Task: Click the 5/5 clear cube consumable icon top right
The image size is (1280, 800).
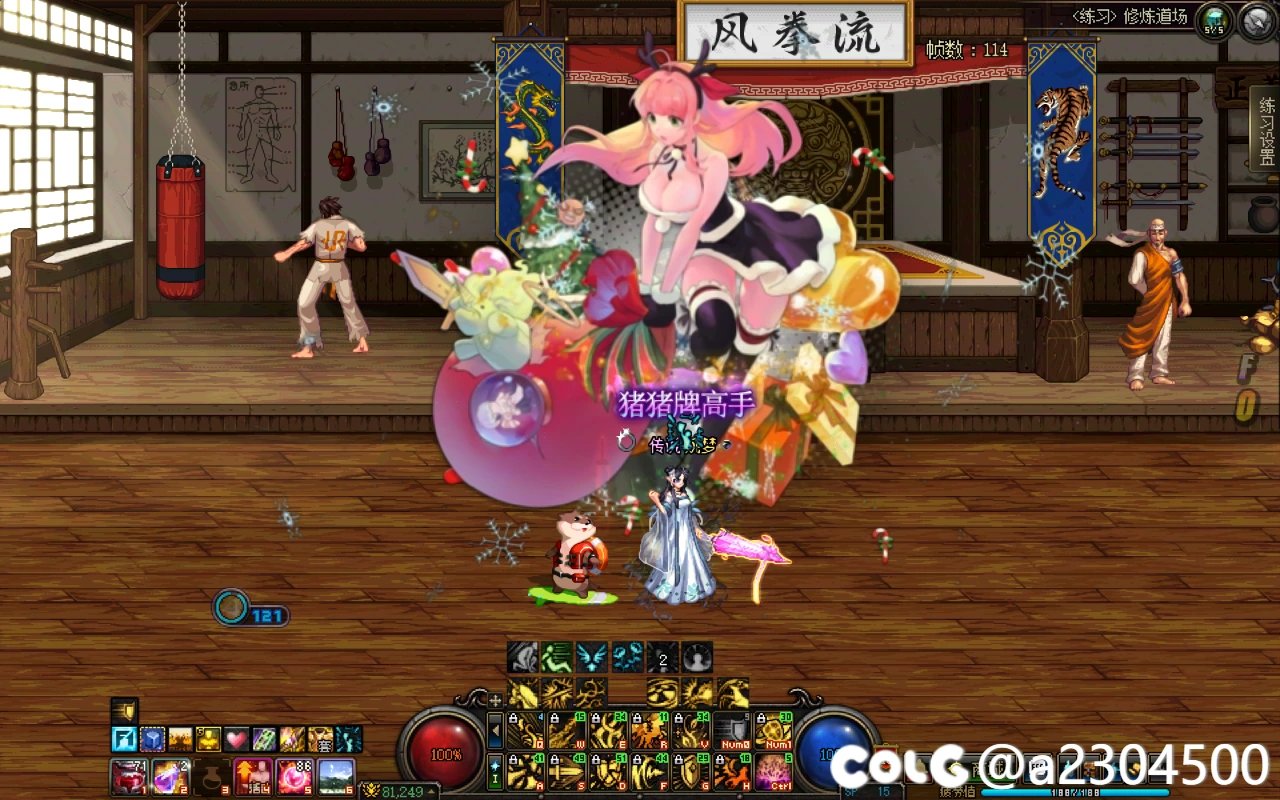Action: (1213, 19)
